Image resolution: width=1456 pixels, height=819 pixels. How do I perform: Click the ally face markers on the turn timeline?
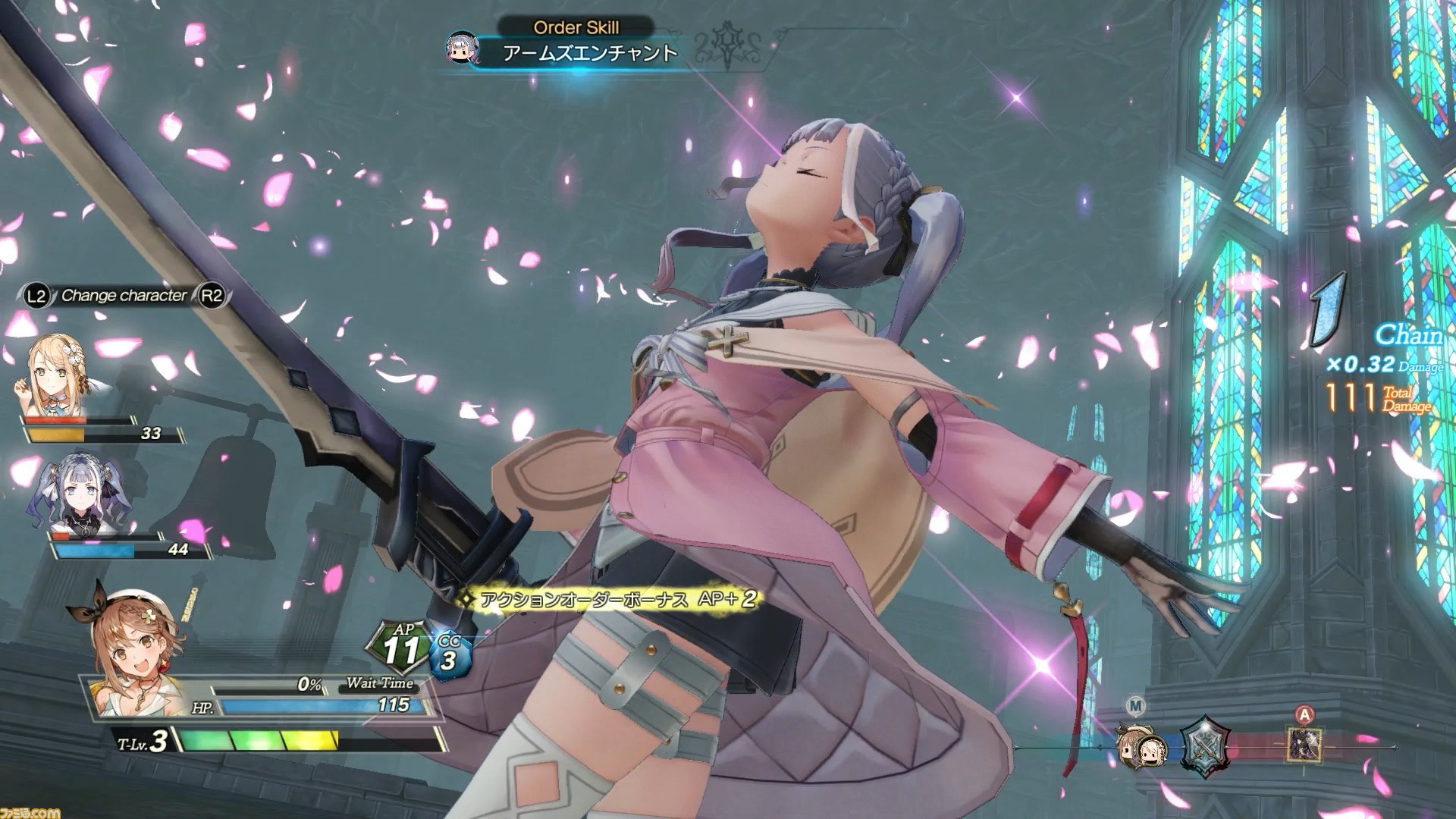[1141, 746]
